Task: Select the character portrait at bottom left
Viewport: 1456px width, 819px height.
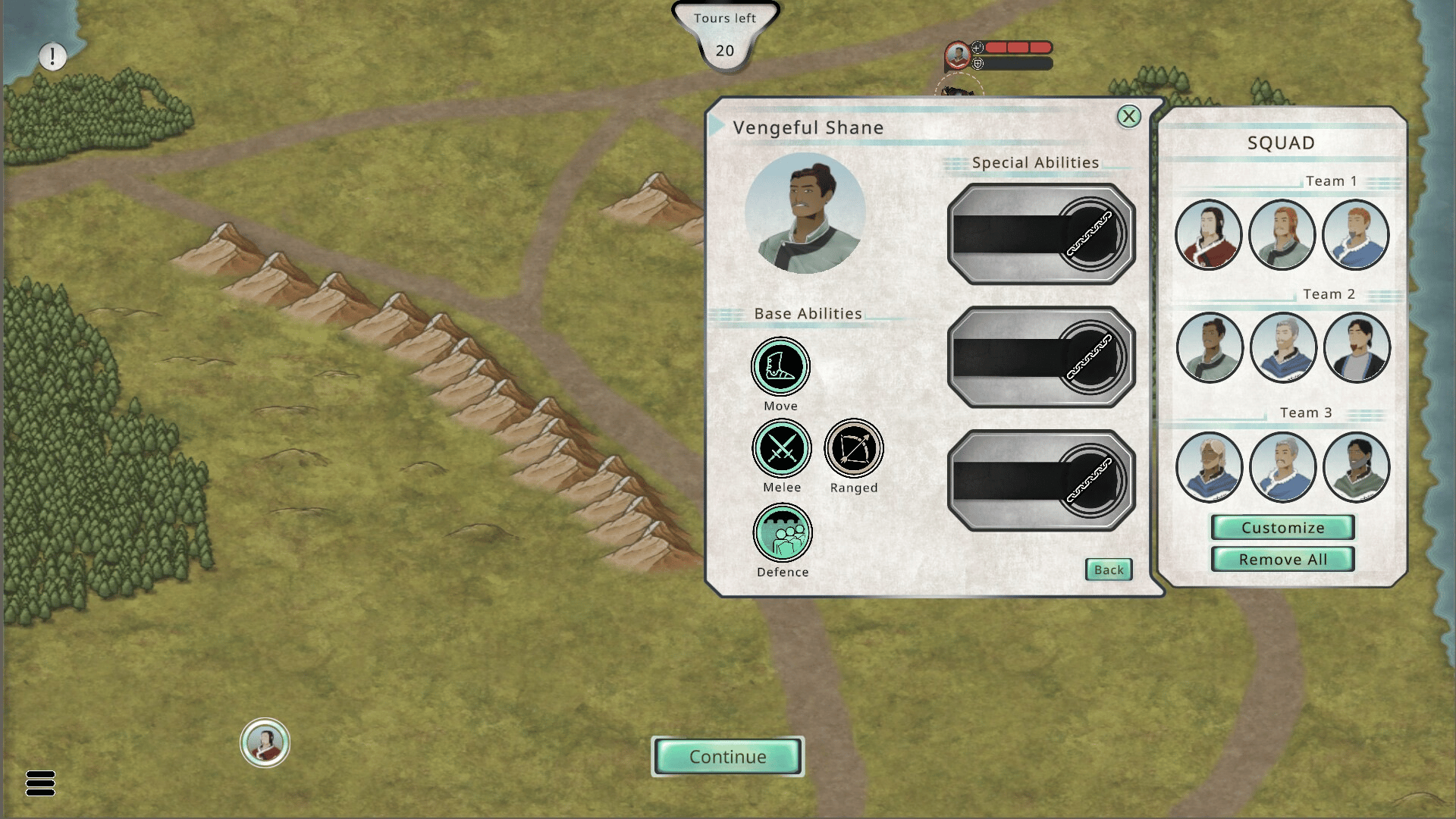Action: [265, 743]
